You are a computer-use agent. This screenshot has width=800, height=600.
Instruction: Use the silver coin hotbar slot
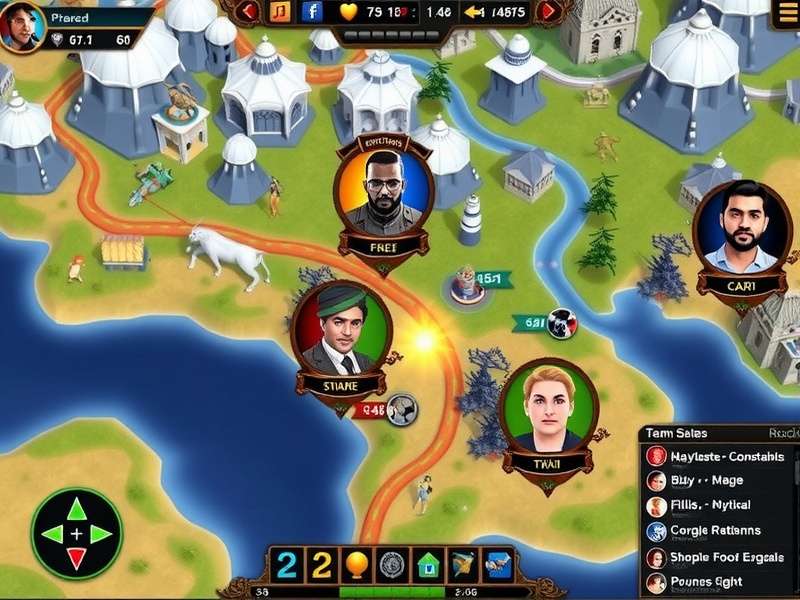[392, 566]
